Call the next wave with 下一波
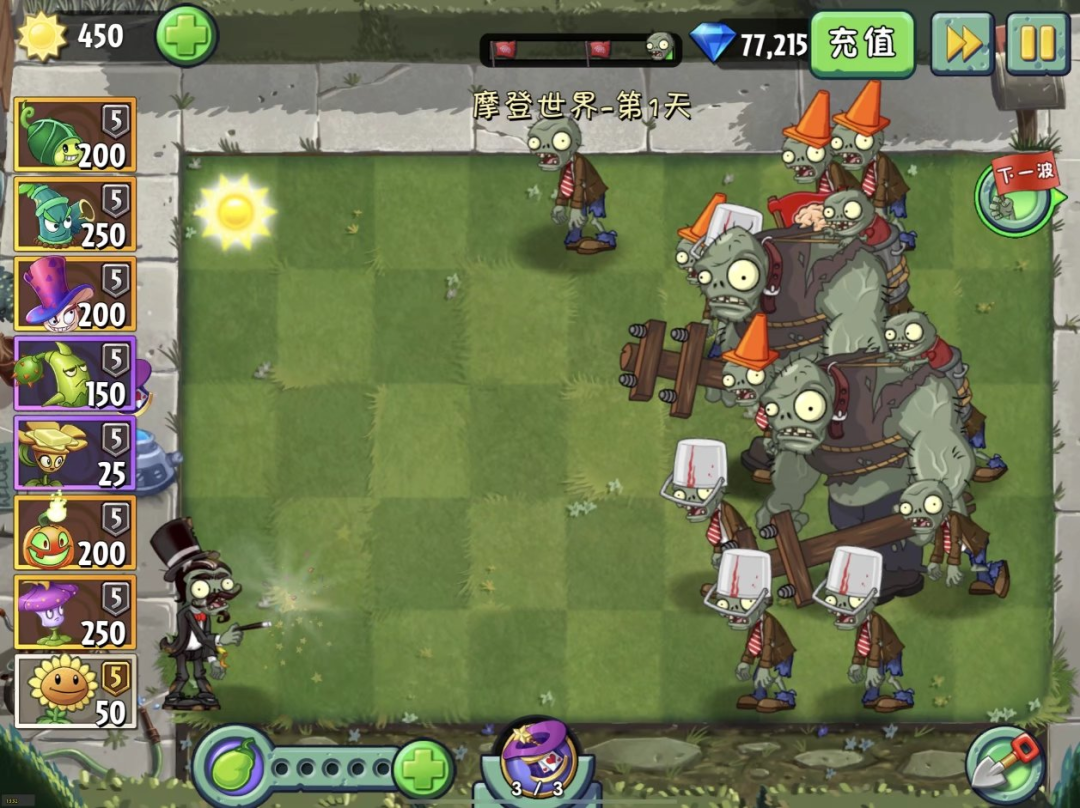This screenshot has width=1080, height=808. [x=1017, y=193]
